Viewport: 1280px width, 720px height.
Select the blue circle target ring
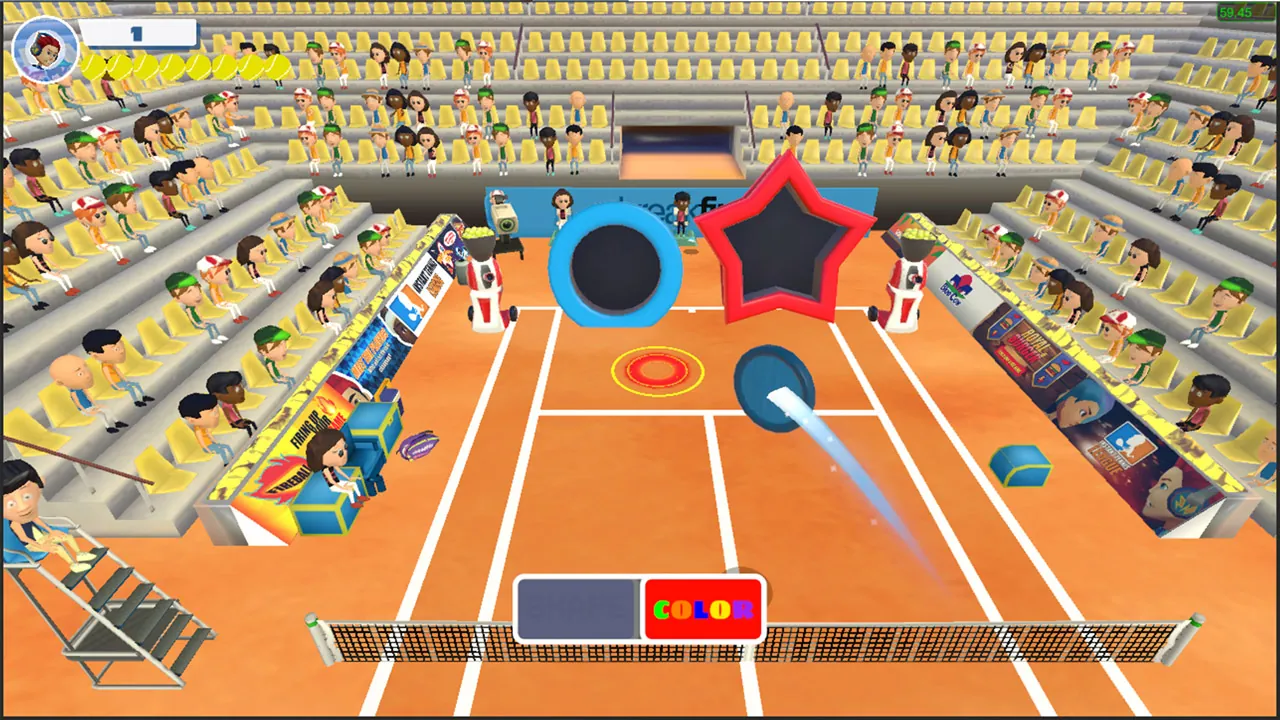pos(615,265)
